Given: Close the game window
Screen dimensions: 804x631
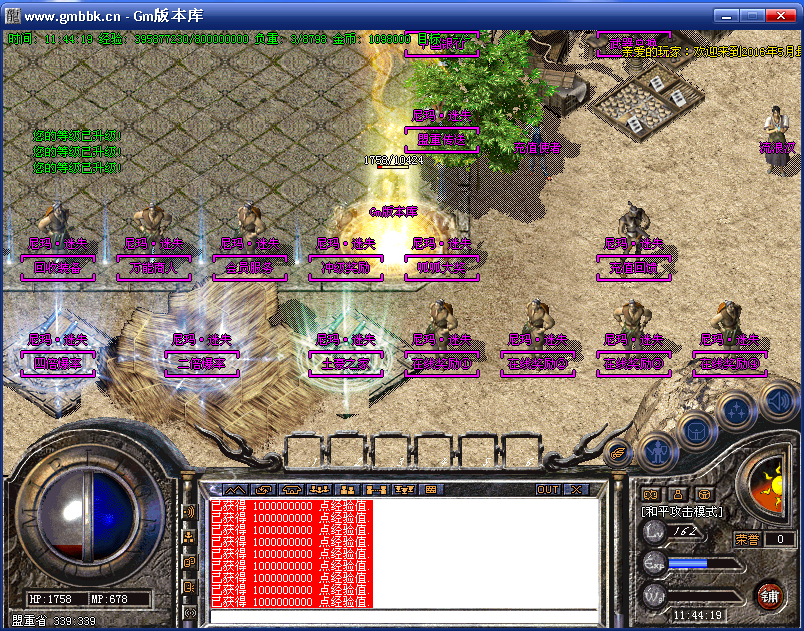Looking at the screenshot, I should coord(780,16).
